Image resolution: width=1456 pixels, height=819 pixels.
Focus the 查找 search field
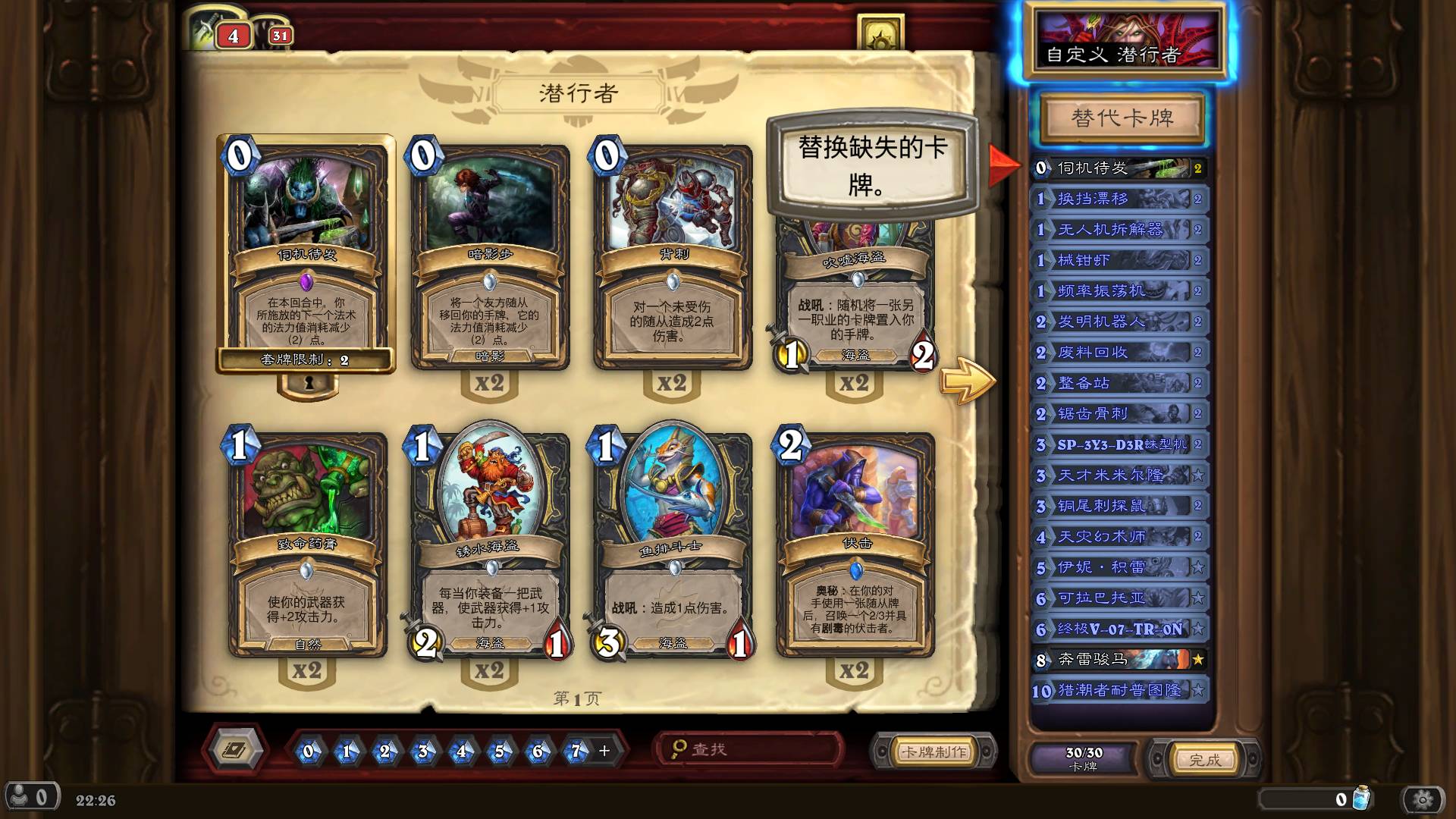pyautogui.click(x=751, y=750)
